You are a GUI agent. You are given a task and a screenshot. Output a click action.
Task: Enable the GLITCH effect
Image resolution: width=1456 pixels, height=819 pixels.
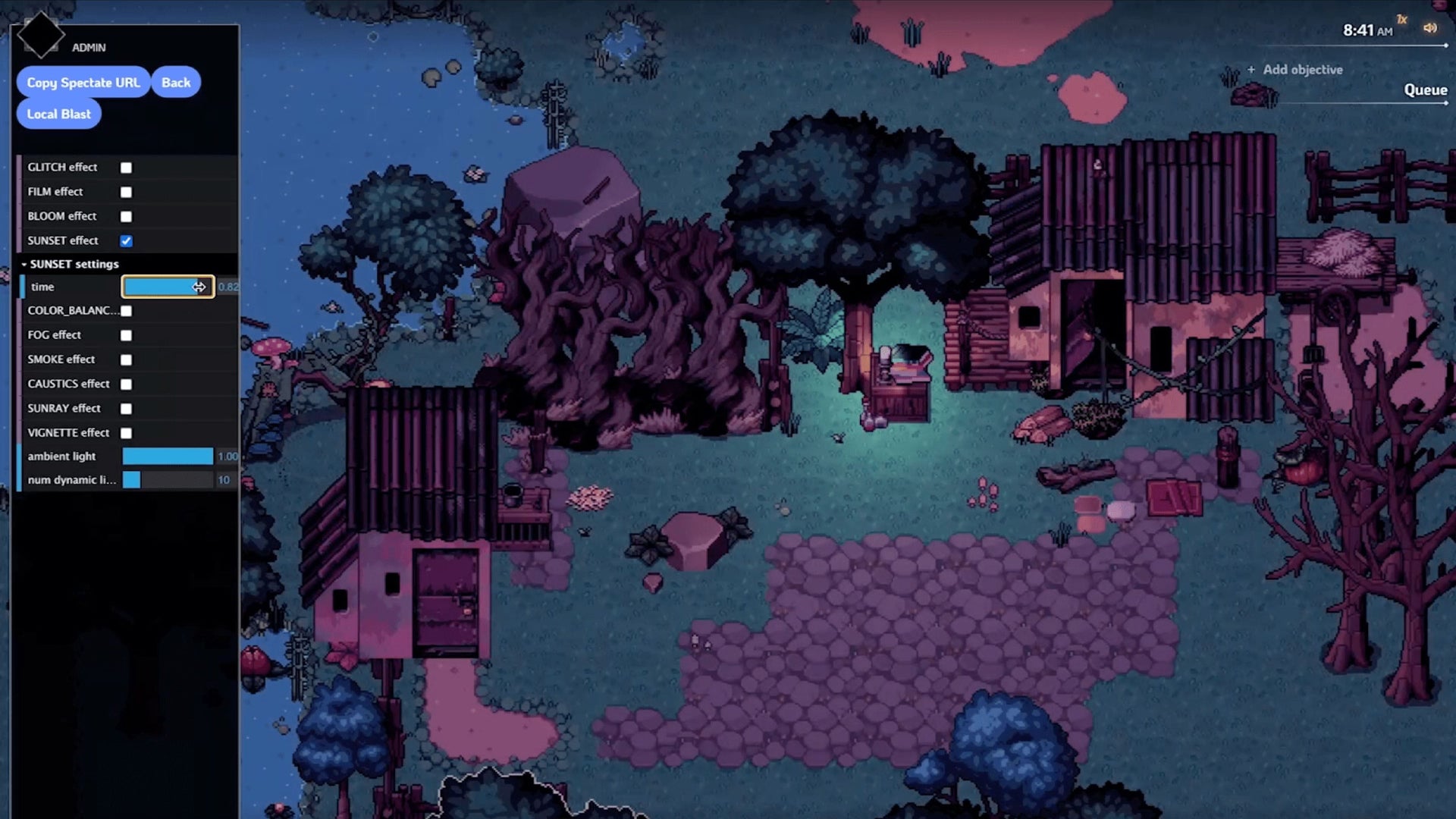[126, 168]
